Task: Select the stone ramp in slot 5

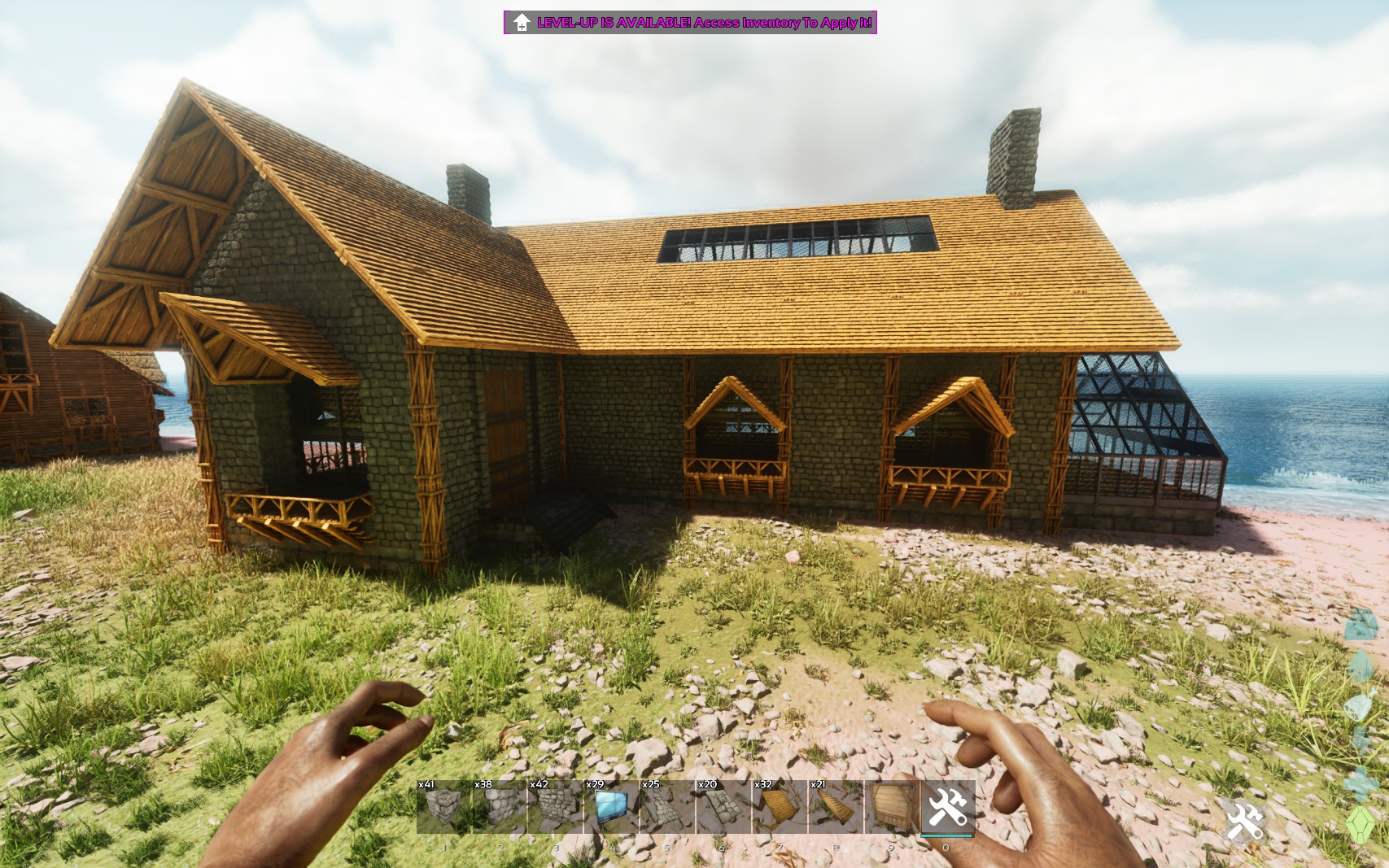Action: point(667,810)
